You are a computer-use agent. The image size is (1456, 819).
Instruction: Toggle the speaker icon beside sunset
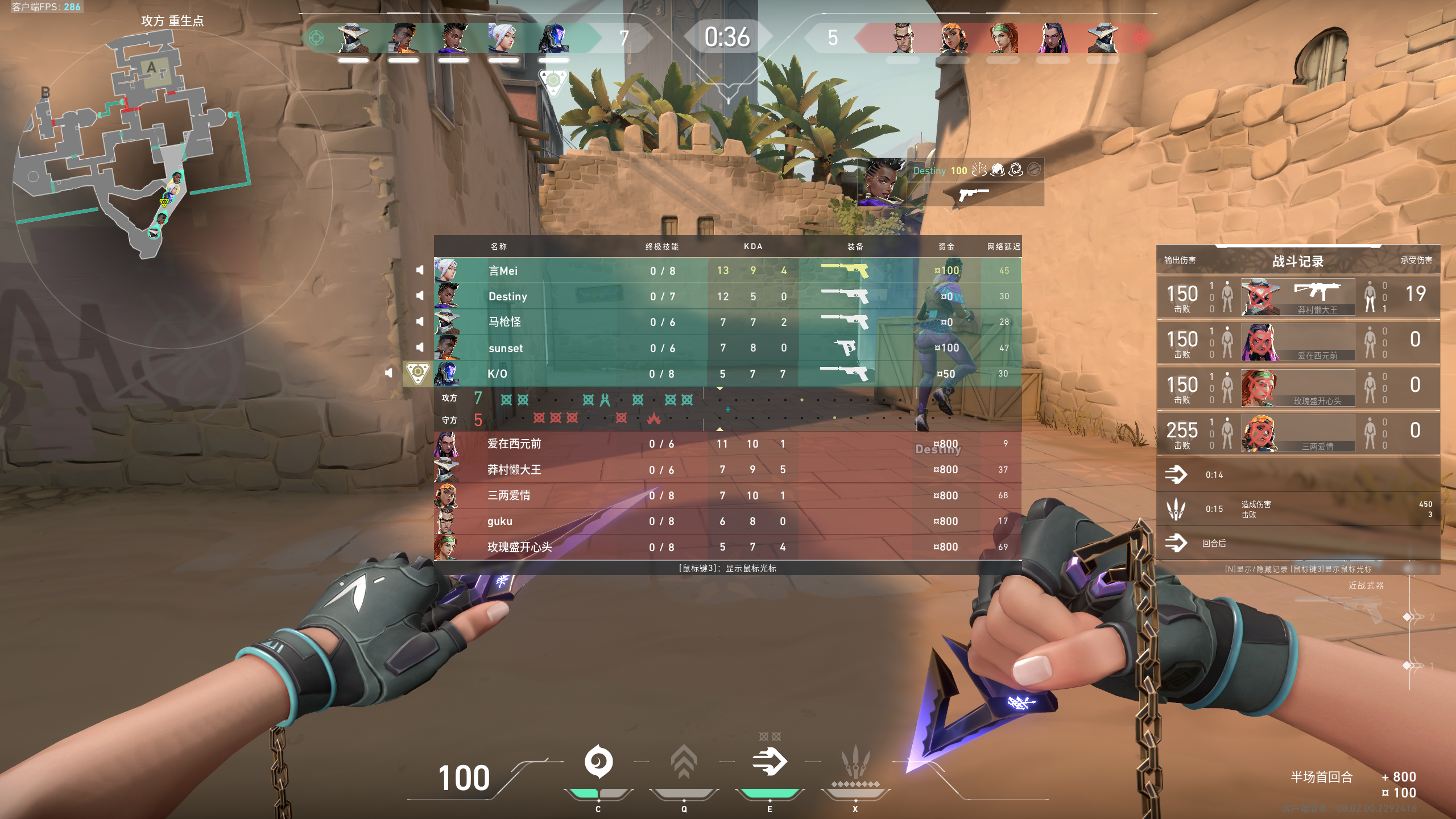[420, 347]
